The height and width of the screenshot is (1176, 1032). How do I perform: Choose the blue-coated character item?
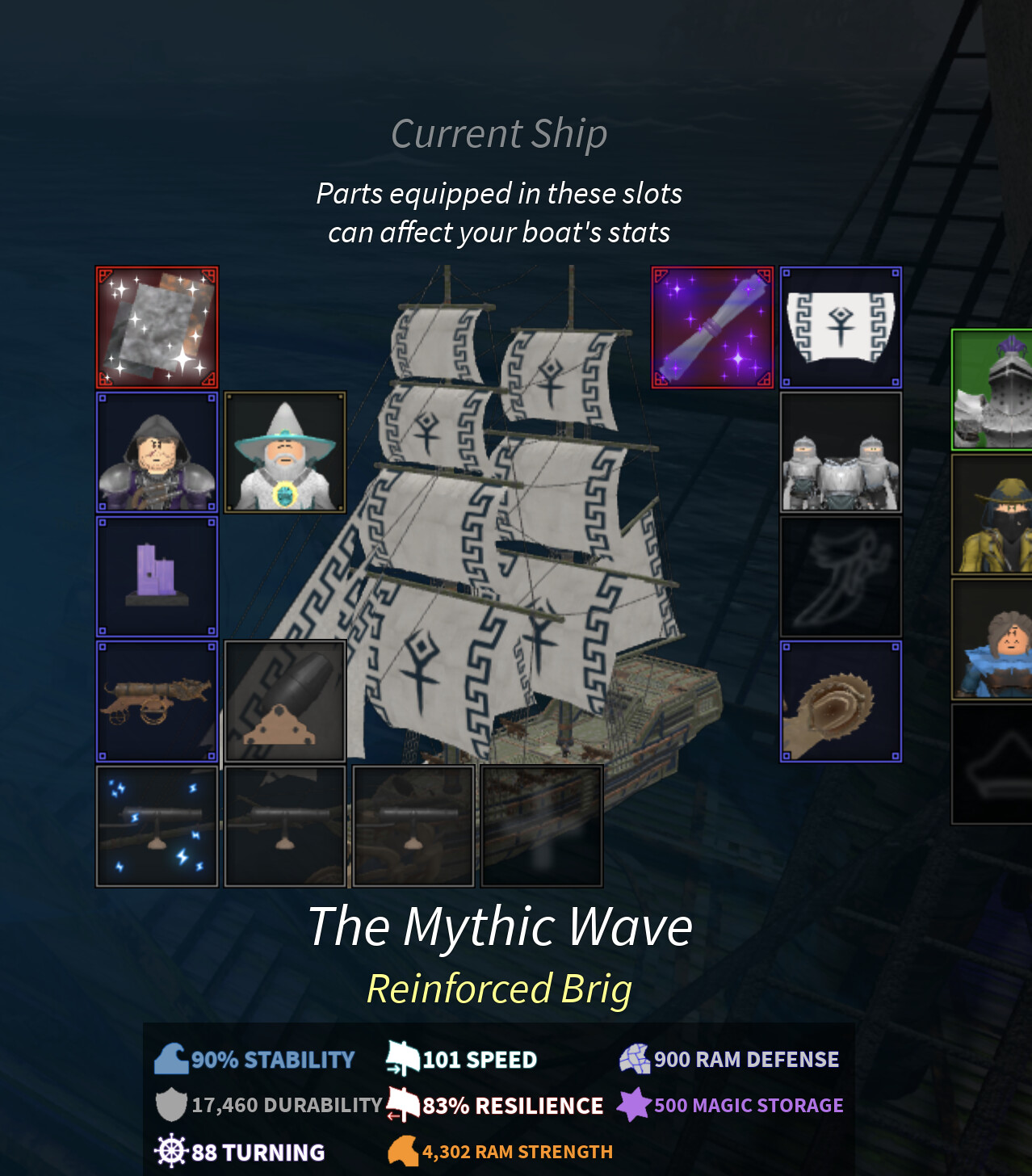point(993,640)
